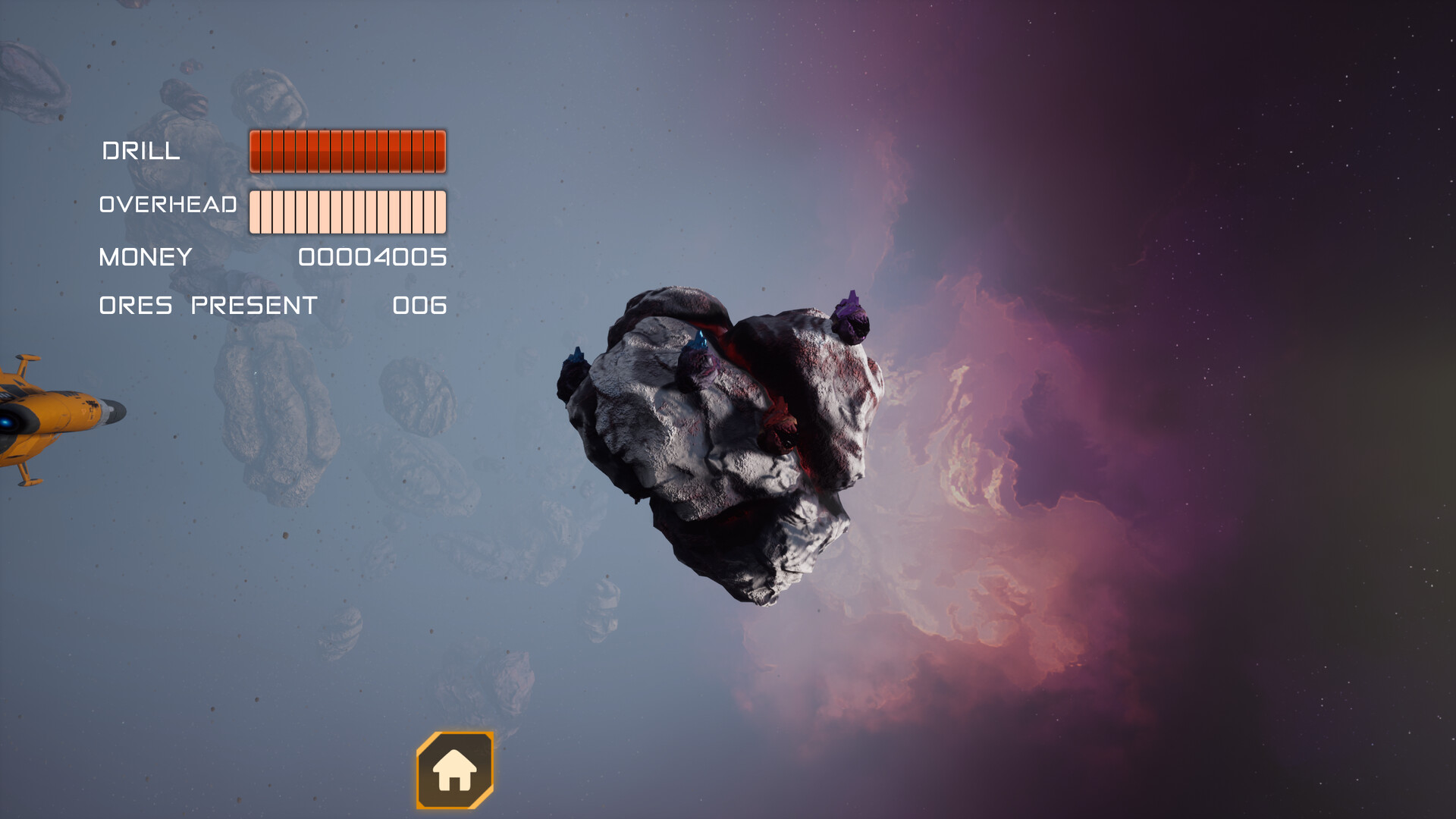Select the OVERHEAD label
The height and width of the screenshot is (819, 1456).
[x=168, y=204]
